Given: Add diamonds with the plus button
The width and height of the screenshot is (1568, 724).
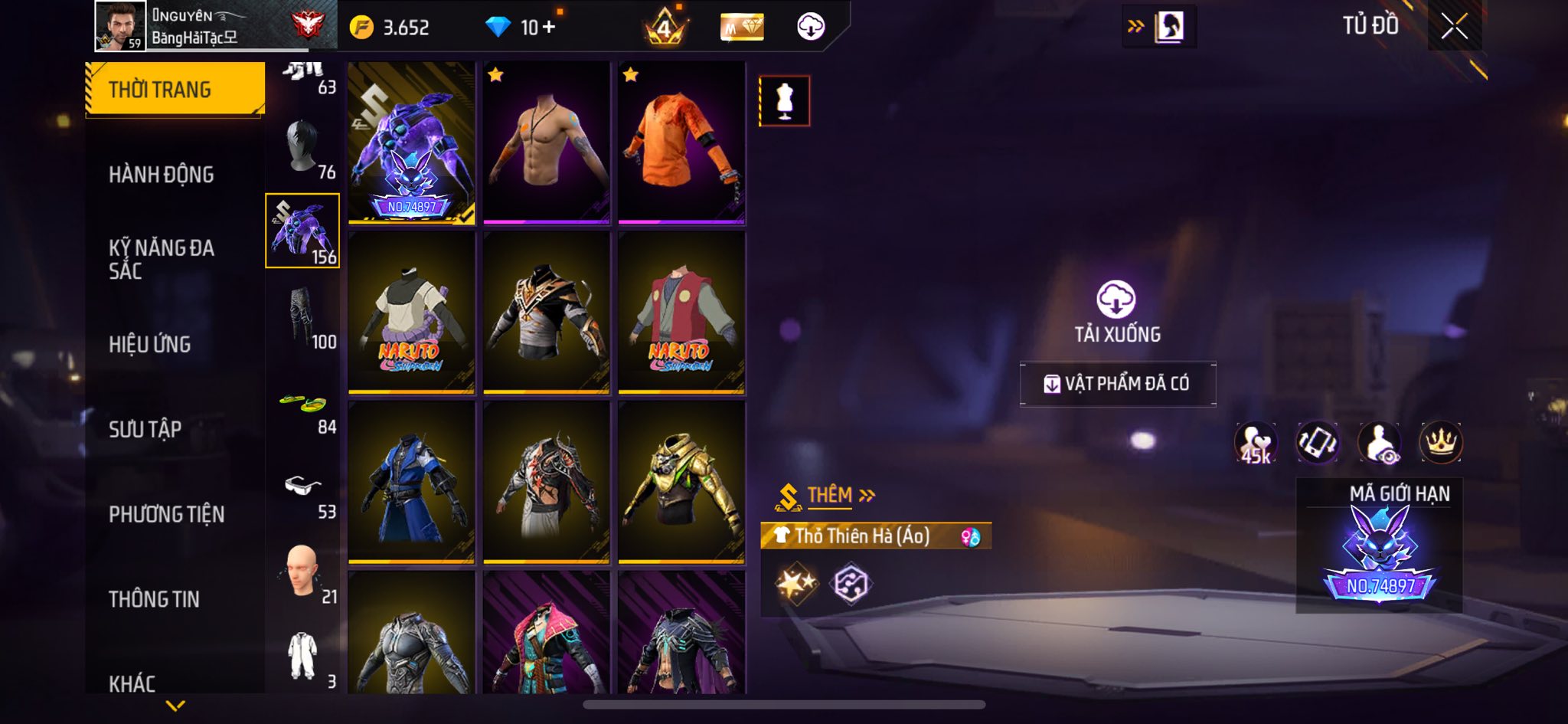Looking at the screenshot, I should [548, 28].
